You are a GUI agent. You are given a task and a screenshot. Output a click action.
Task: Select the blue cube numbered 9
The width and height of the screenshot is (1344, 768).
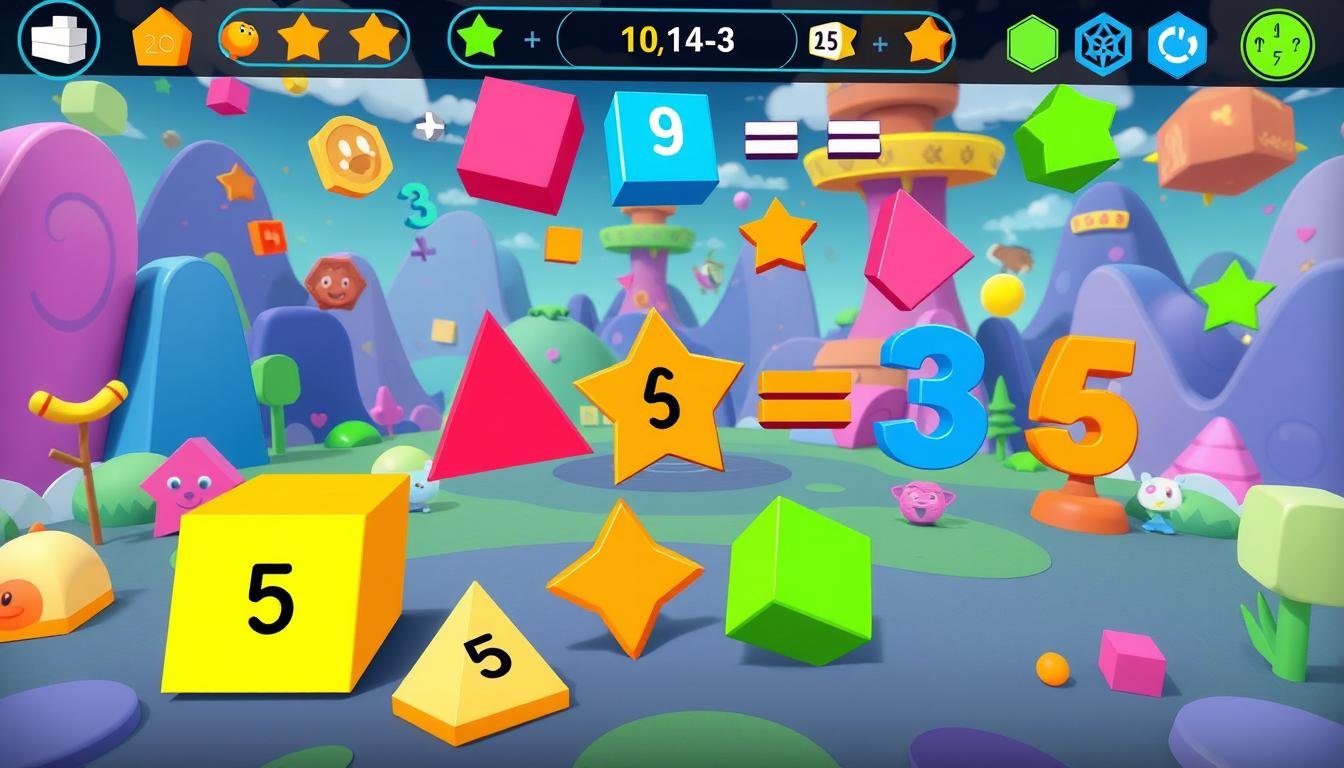(x=662, y=143)
